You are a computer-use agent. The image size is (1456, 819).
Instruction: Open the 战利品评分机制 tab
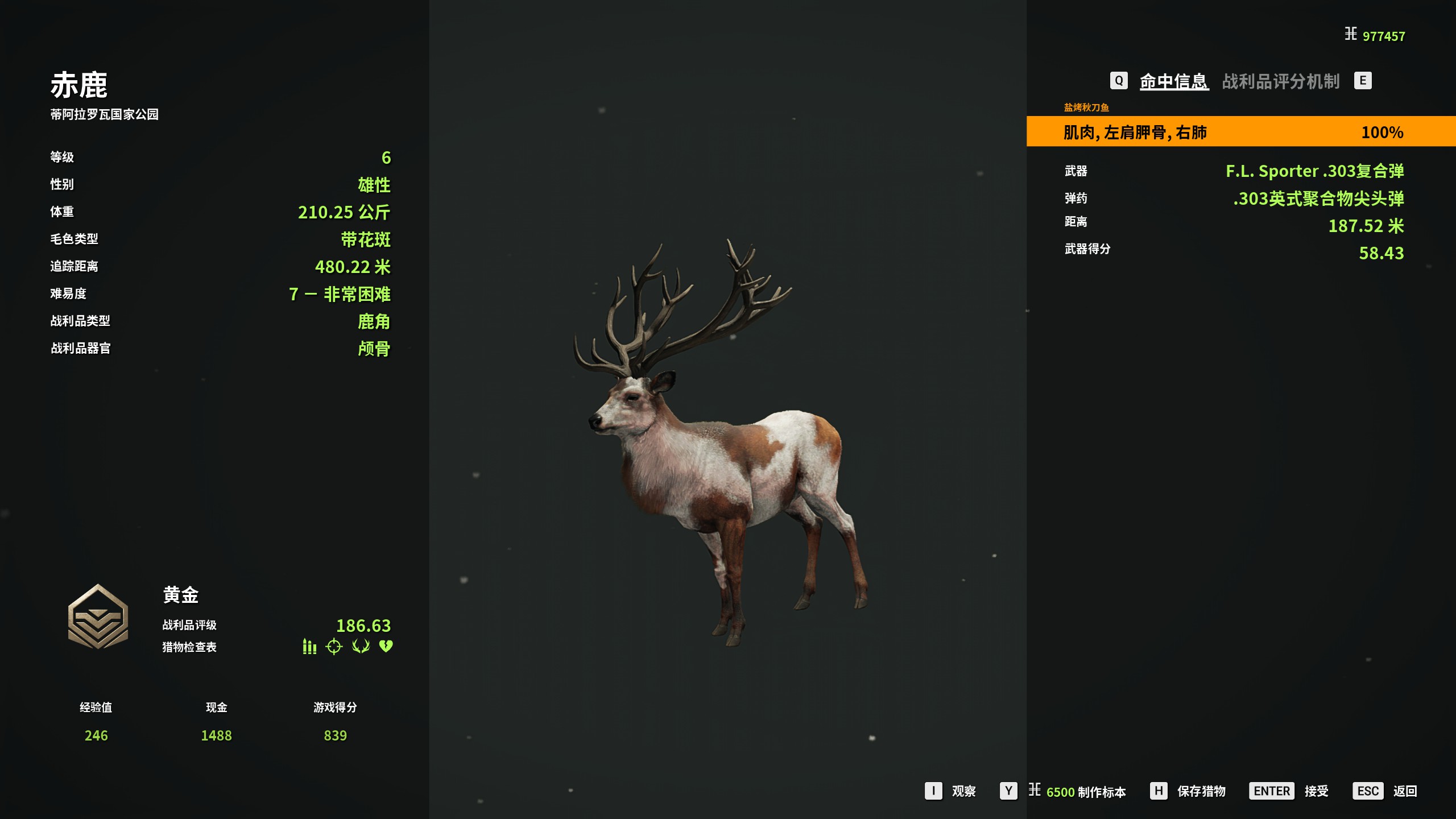click(x=1280, y=81)
